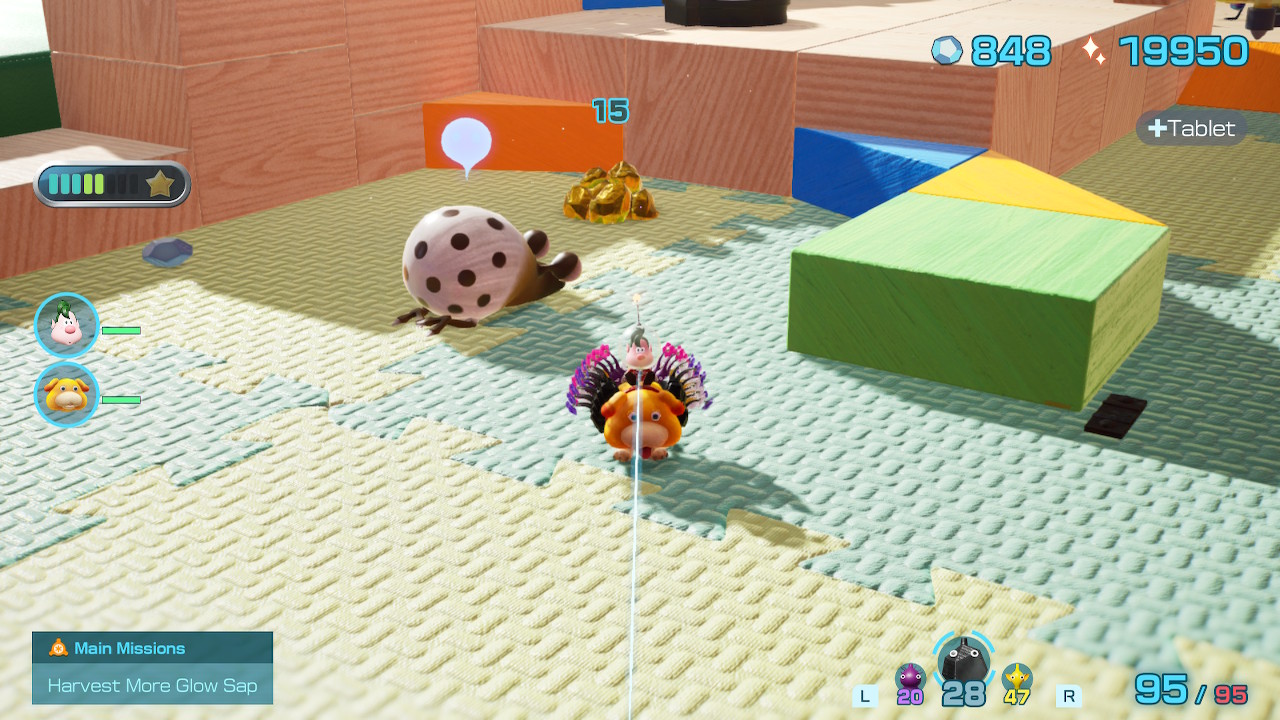The width and height of the screenshot is (1280, 720).
Task: Open the Tablet menu
Action: tap(1191, 128)
